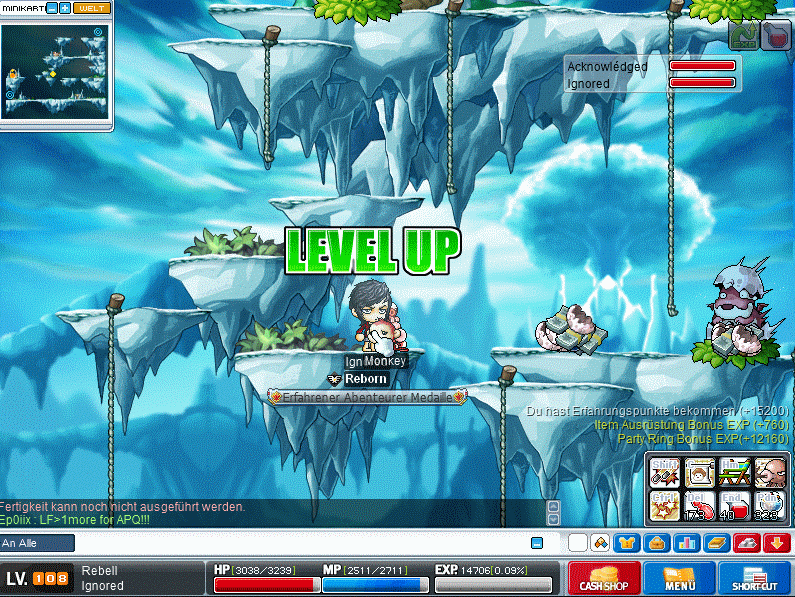
Task: Open the world map with WELT button
Action: [92, 8]
